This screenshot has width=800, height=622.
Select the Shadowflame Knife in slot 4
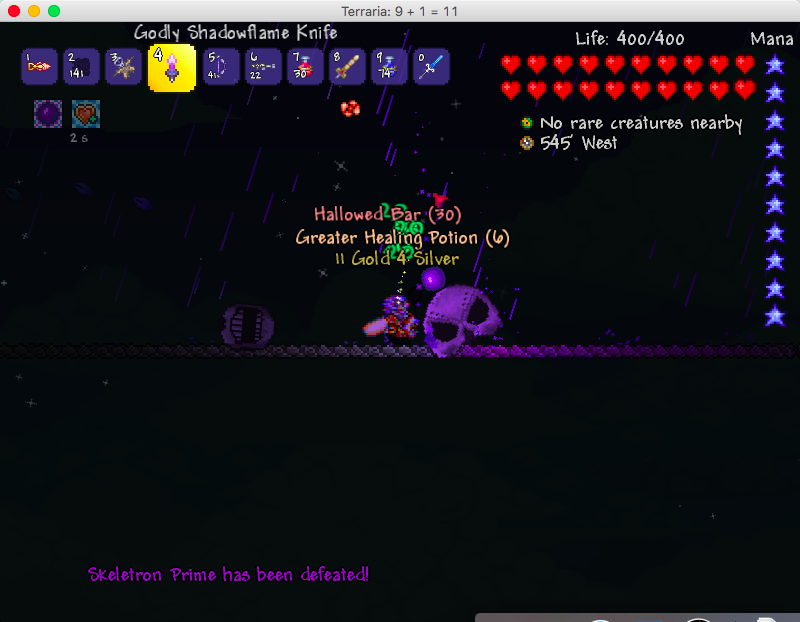pyautogui.click(x=171, y=67)
